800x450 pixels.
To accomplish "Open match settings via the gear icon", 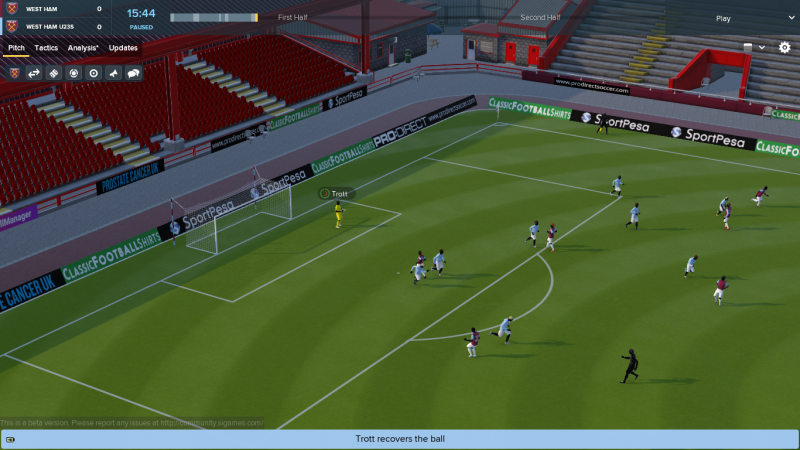I will [x=784, y=47].
